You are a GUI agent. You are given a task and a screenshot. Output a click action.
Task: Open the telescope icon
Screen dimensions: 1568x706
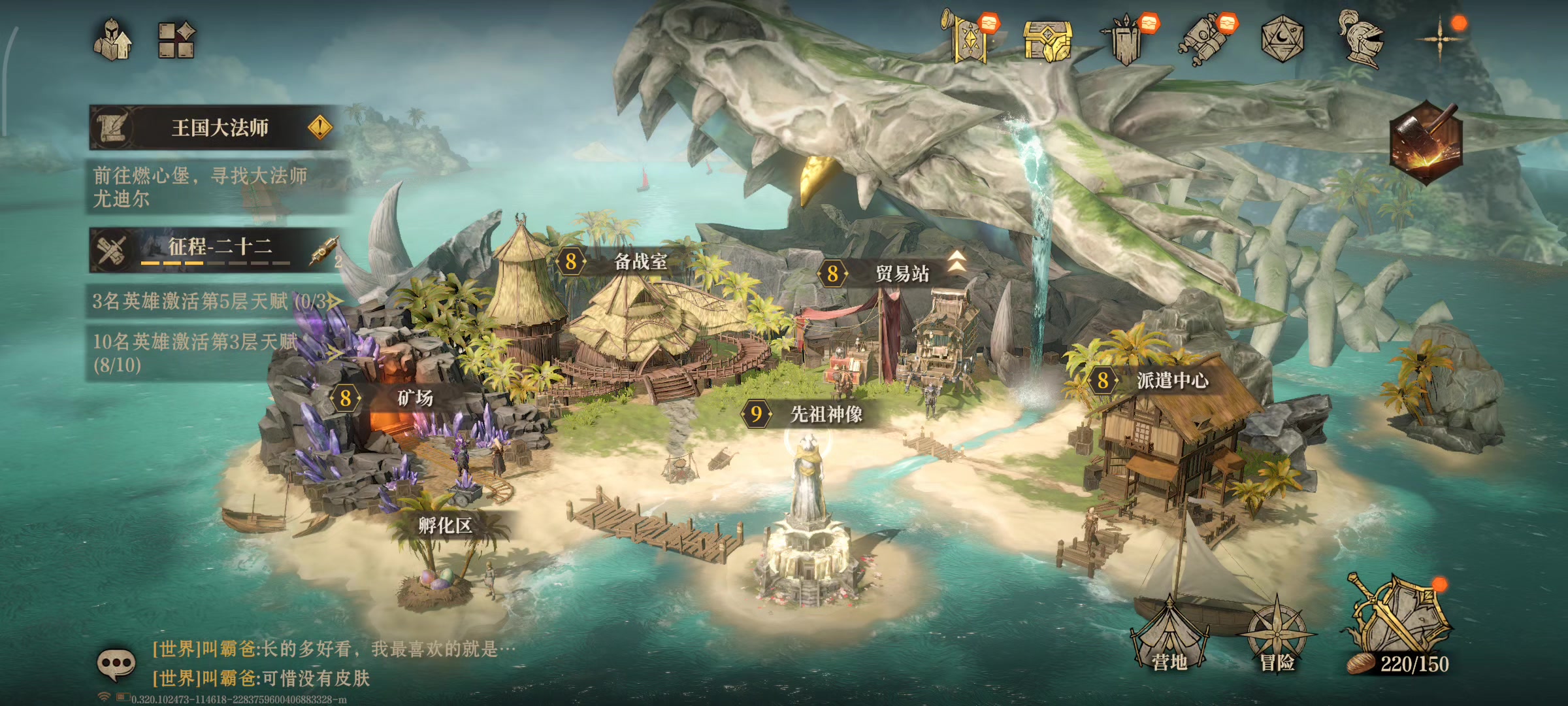[x=1204, y=39]
